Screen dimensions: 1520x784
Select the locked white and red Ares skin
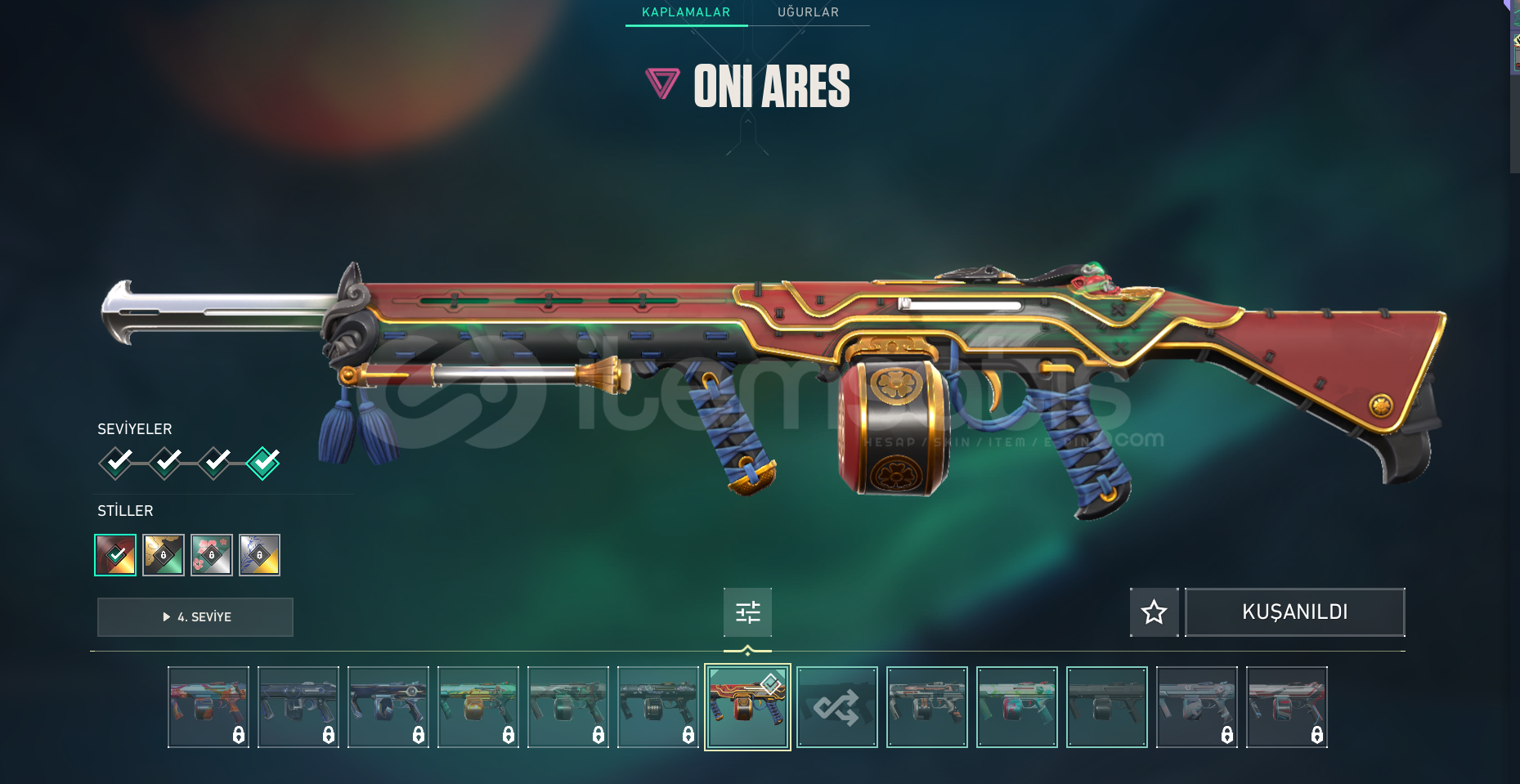(1287, 707)
